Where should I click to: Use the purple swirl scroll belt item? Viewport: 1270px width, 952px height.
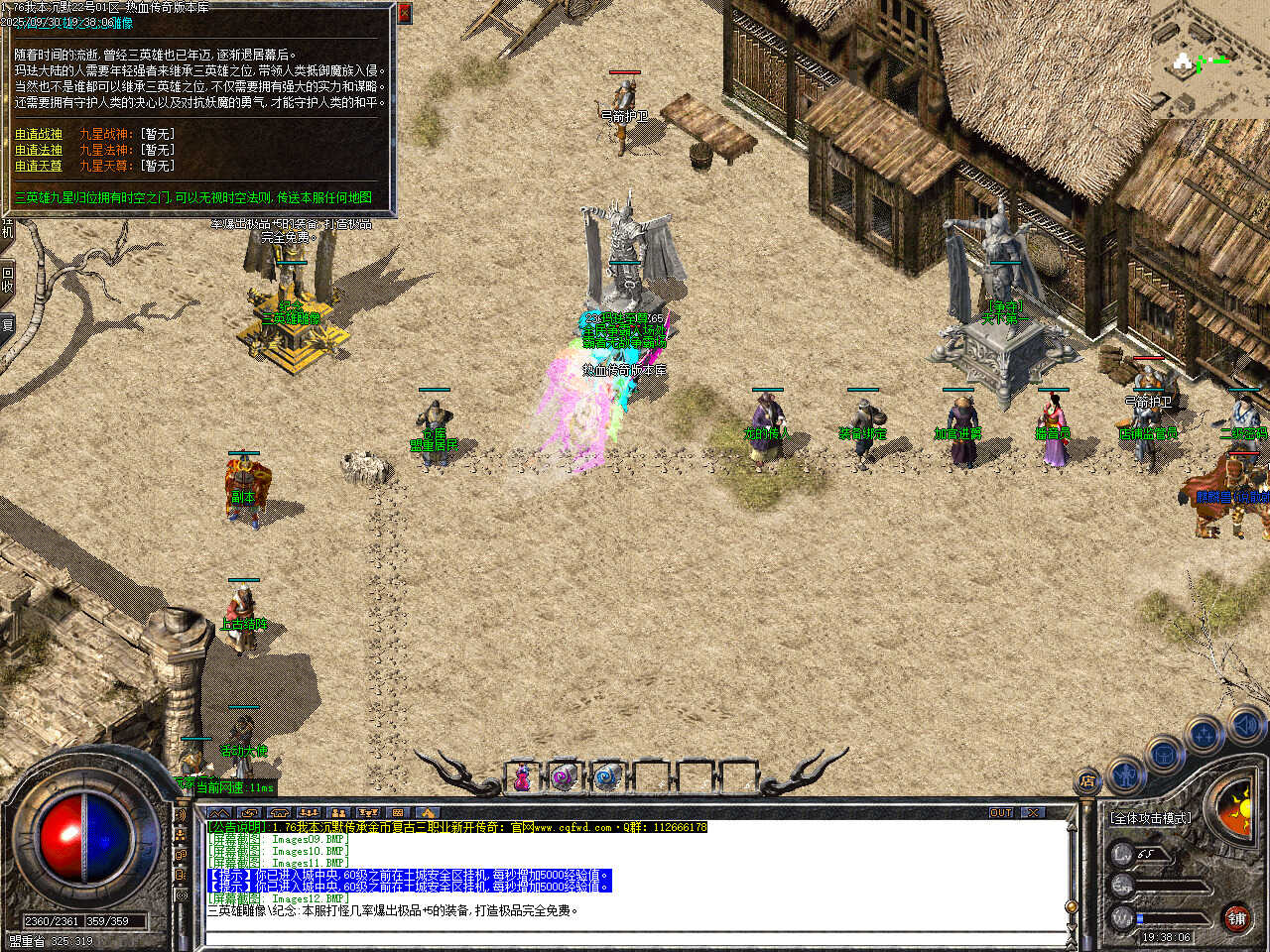[565, 778]
